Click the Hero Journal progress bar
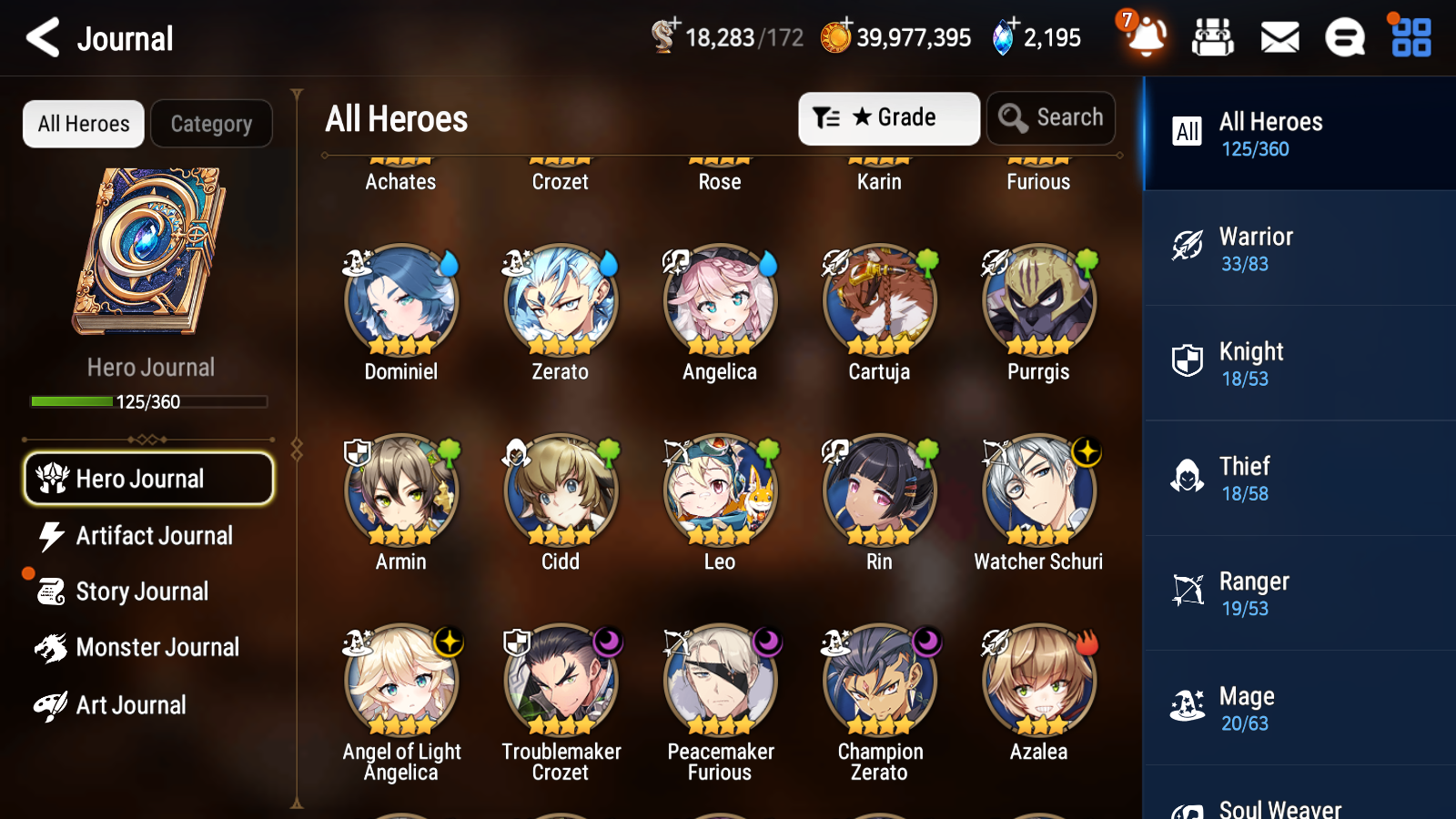Image resolution: width=1456 pixels, height=819 pixels. 148,400
